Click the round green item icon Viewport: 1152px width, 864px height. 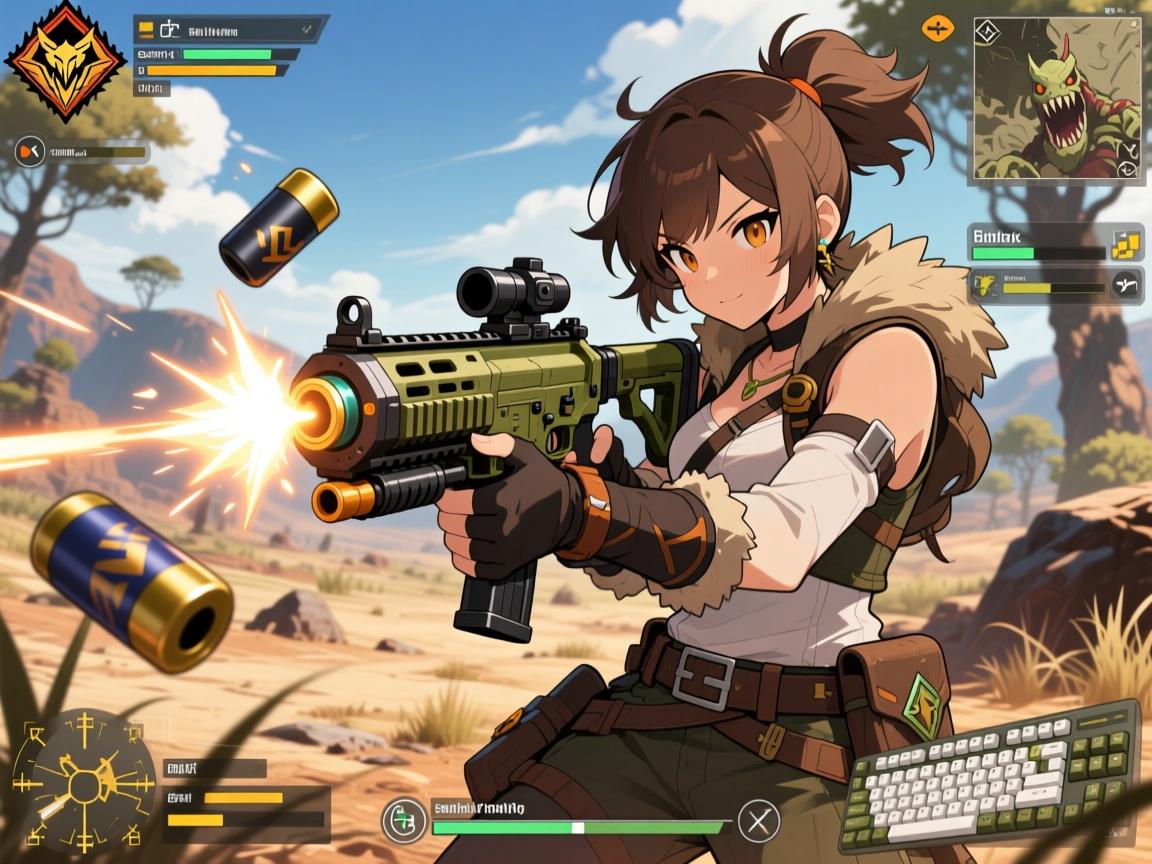tap(403, 820)
